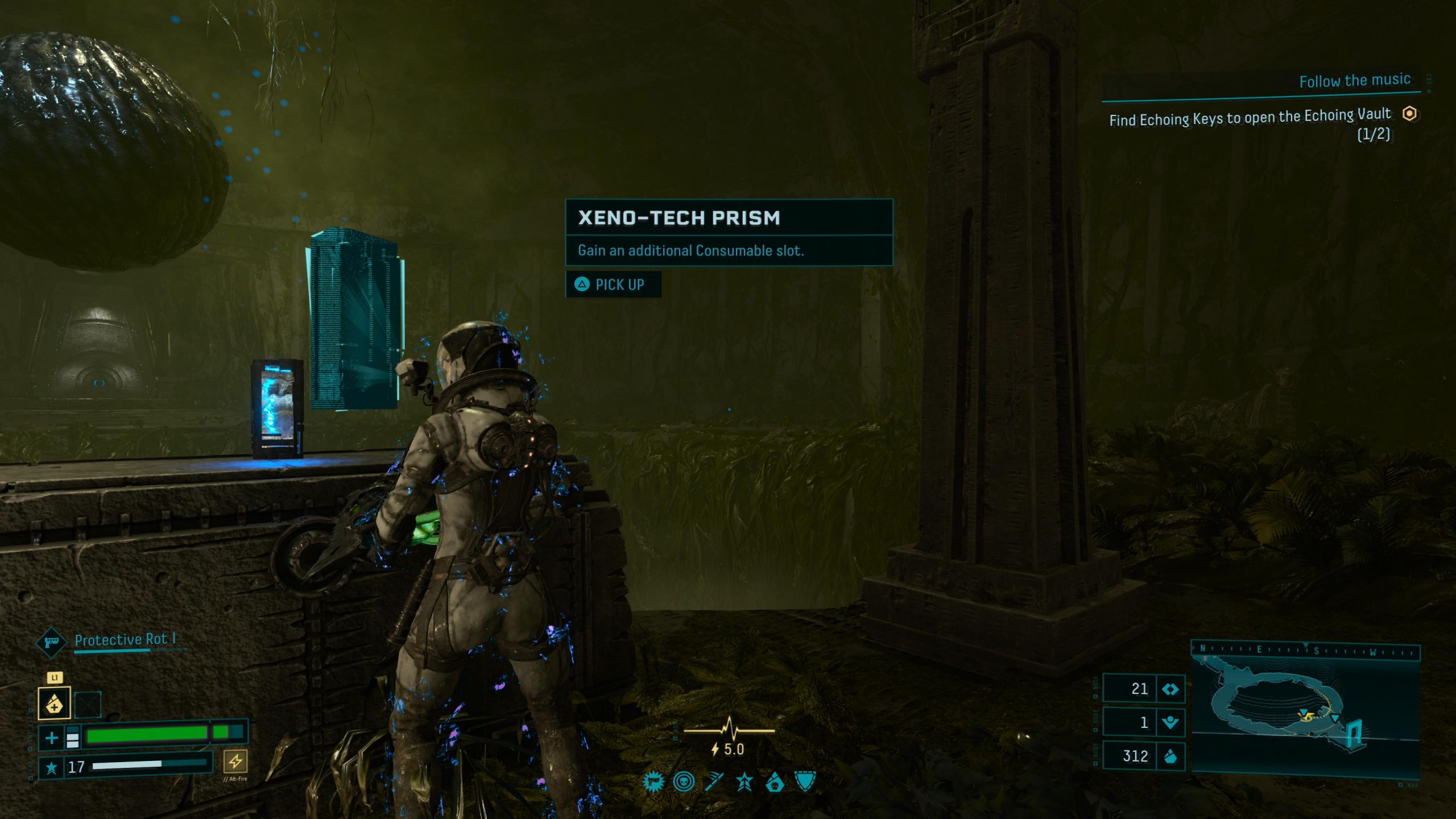
Task: Select the slashing blade buff icon
Action: (714, 783)
